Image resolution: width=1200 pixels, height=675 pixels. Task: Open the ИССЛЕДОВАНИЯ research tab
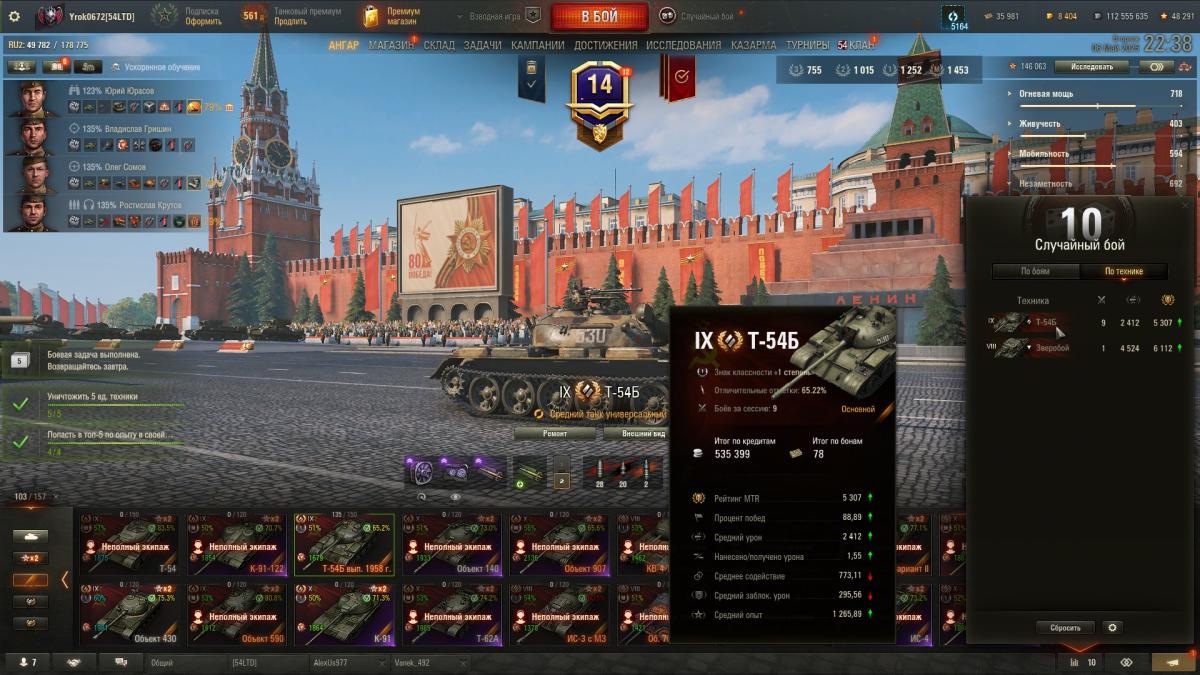(683, 45)
